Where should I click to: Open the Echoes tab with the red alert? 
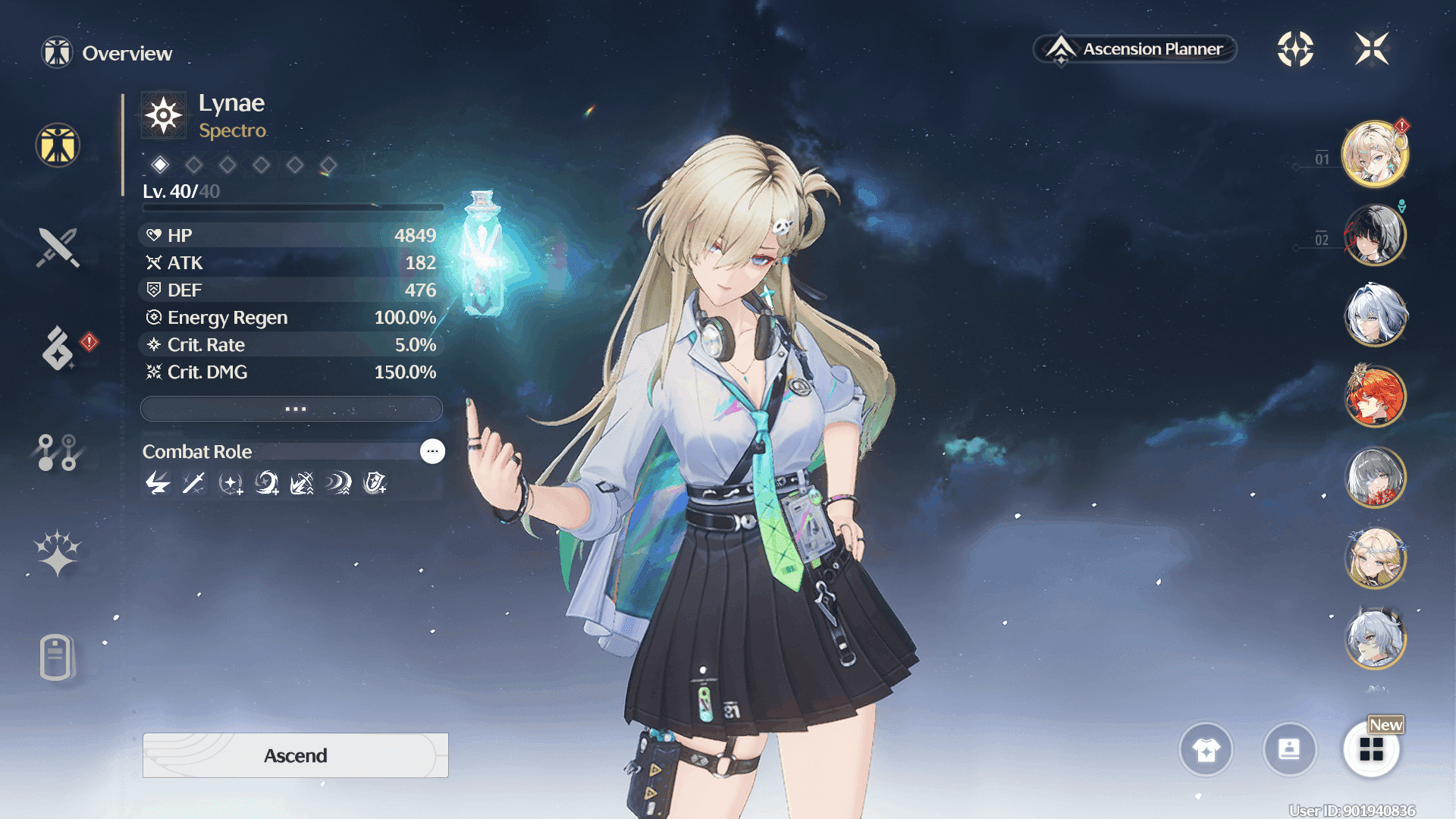(58, 348)
